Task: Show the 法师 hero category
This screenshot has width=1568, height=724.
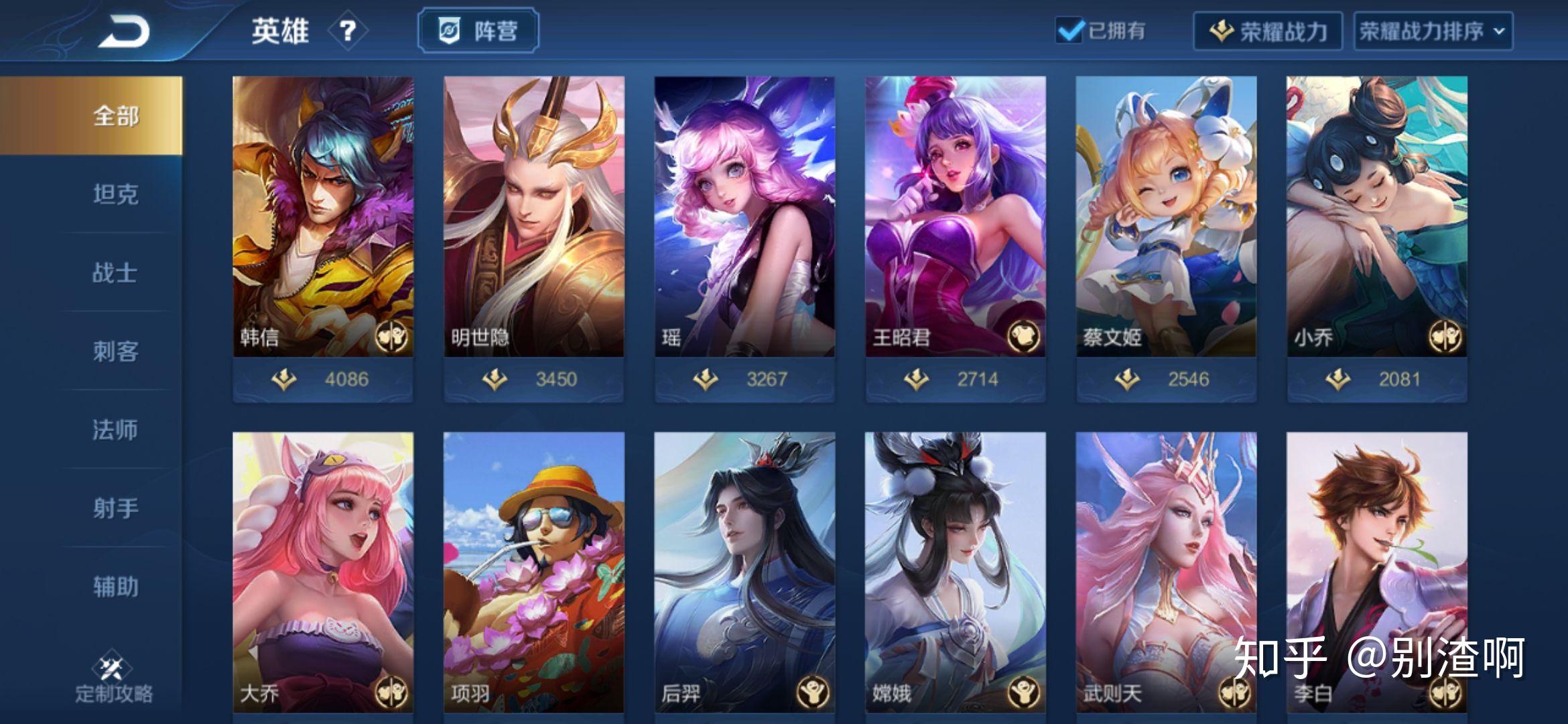Action: 115,430
